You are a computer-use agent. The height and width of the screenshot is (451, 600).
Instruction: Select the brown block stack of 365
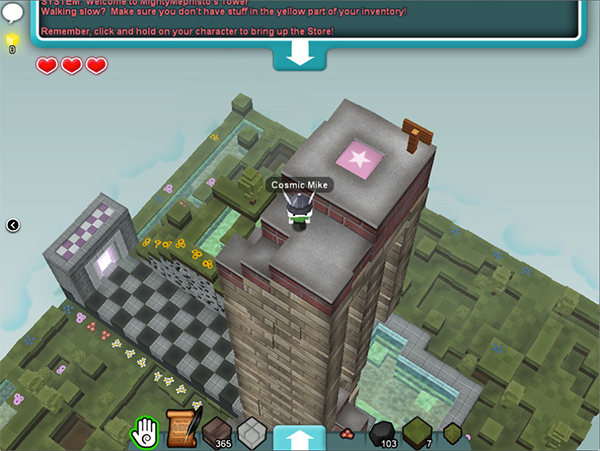[x=217, y=434]
